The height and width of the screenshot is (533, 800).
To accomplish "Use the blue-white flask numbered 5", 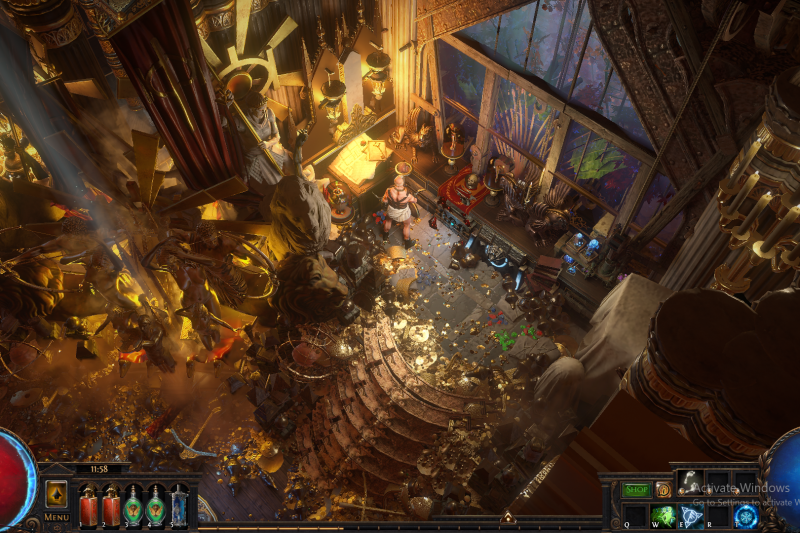I will pos(179,504).
